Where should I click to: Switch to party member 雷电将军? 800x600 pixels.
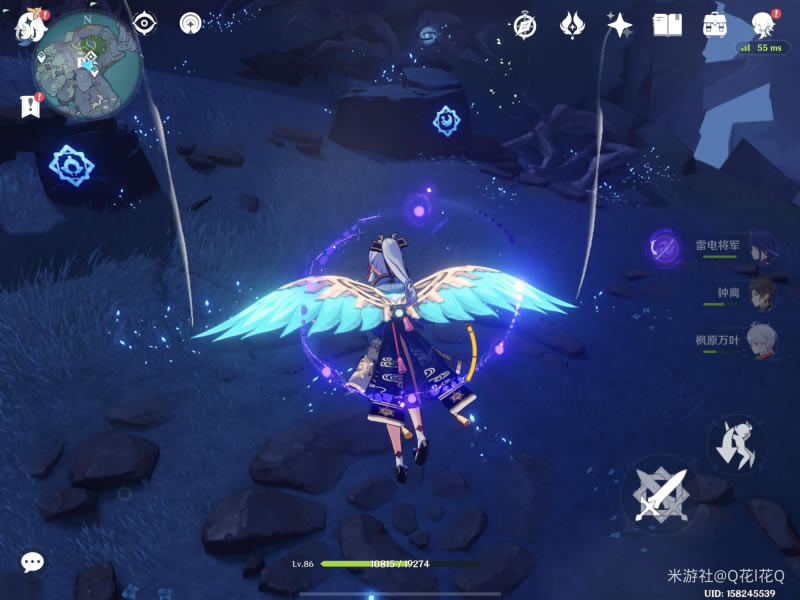tap(760, 248)
